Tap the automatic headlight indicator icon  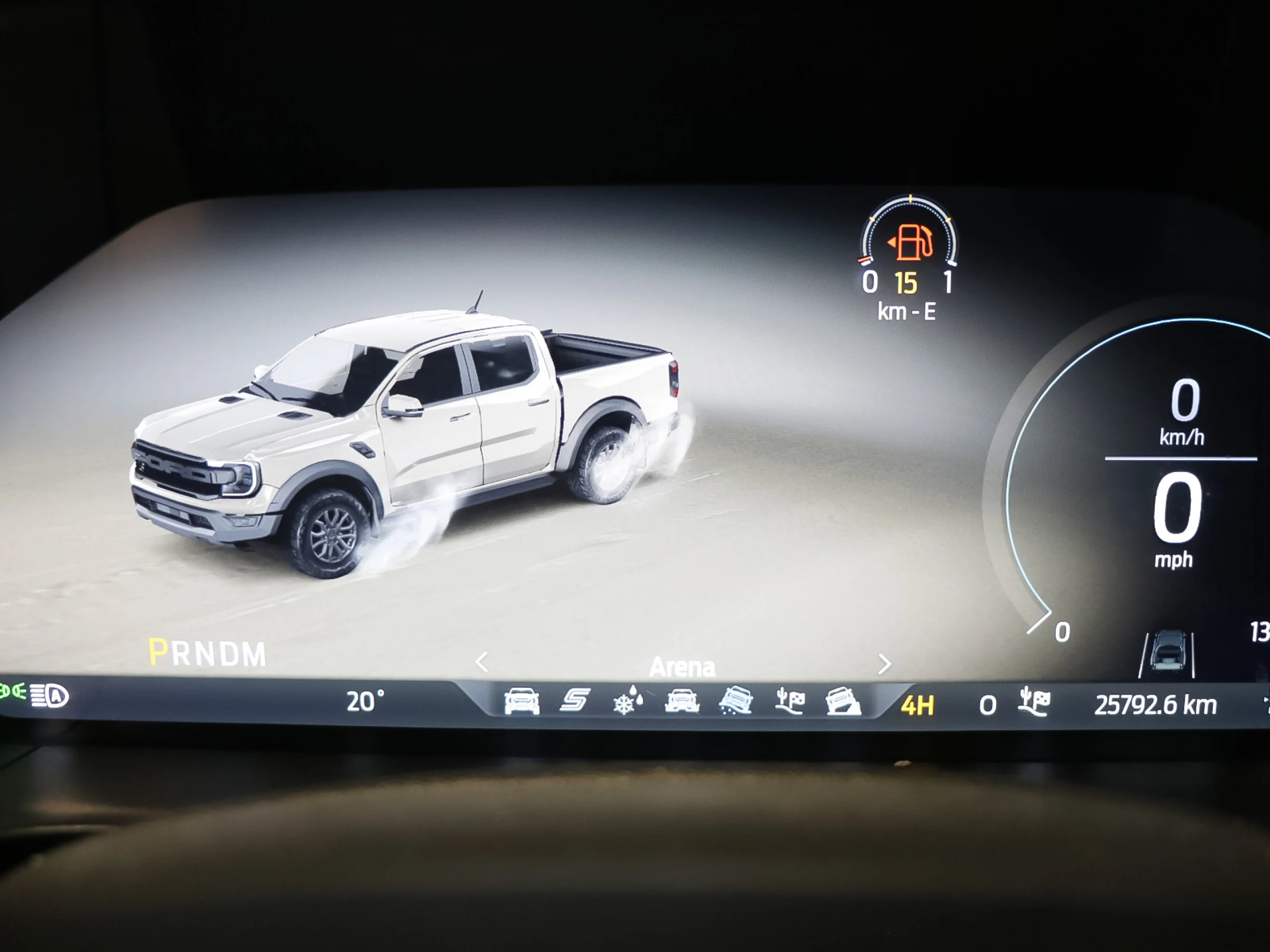coord(49,696)
